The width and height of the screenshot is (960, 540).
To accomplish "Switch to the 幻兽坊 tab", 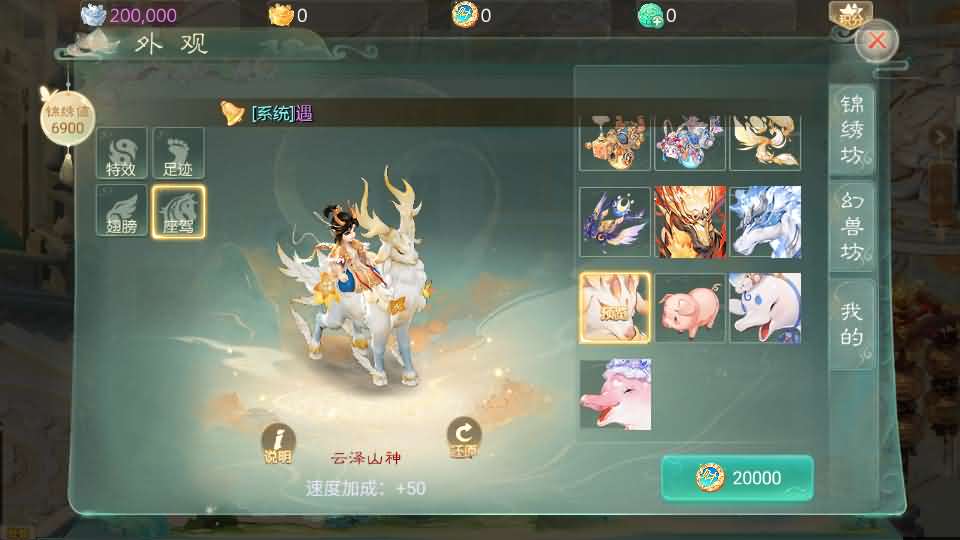I will pos(851,226).
